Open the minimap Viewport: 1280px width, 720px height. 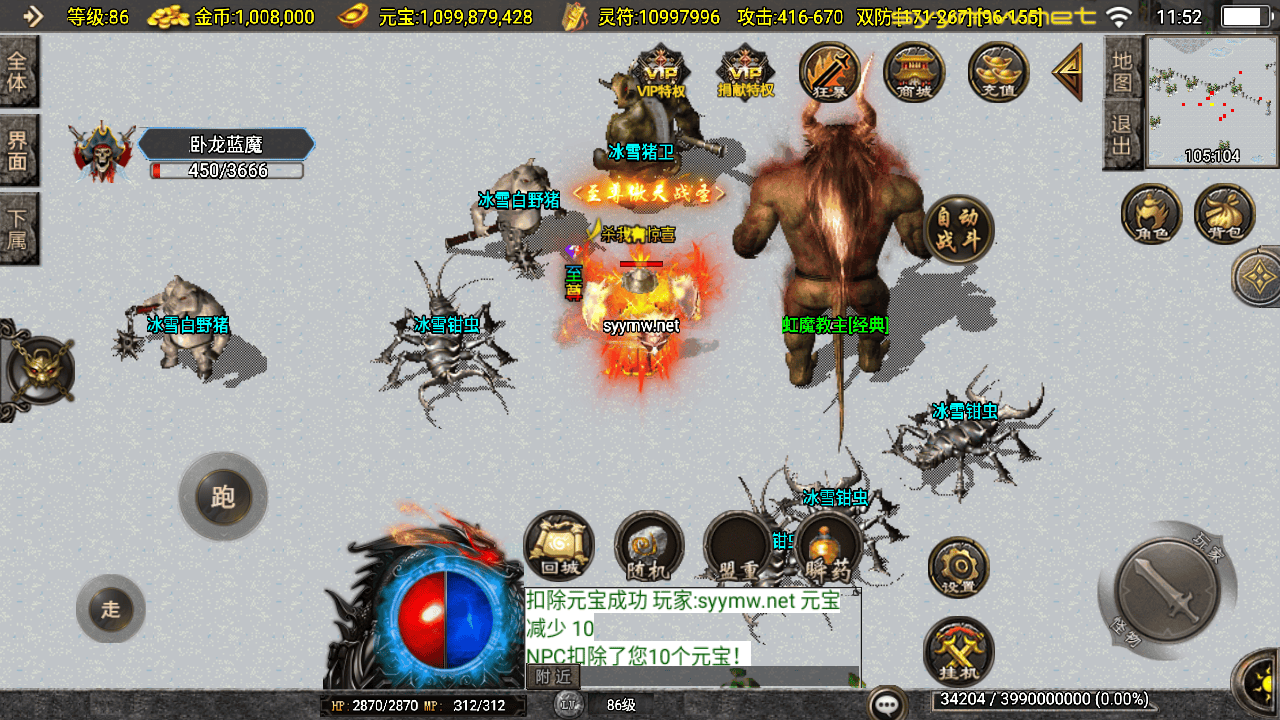pyautogui.click(x=1211, y=100)
